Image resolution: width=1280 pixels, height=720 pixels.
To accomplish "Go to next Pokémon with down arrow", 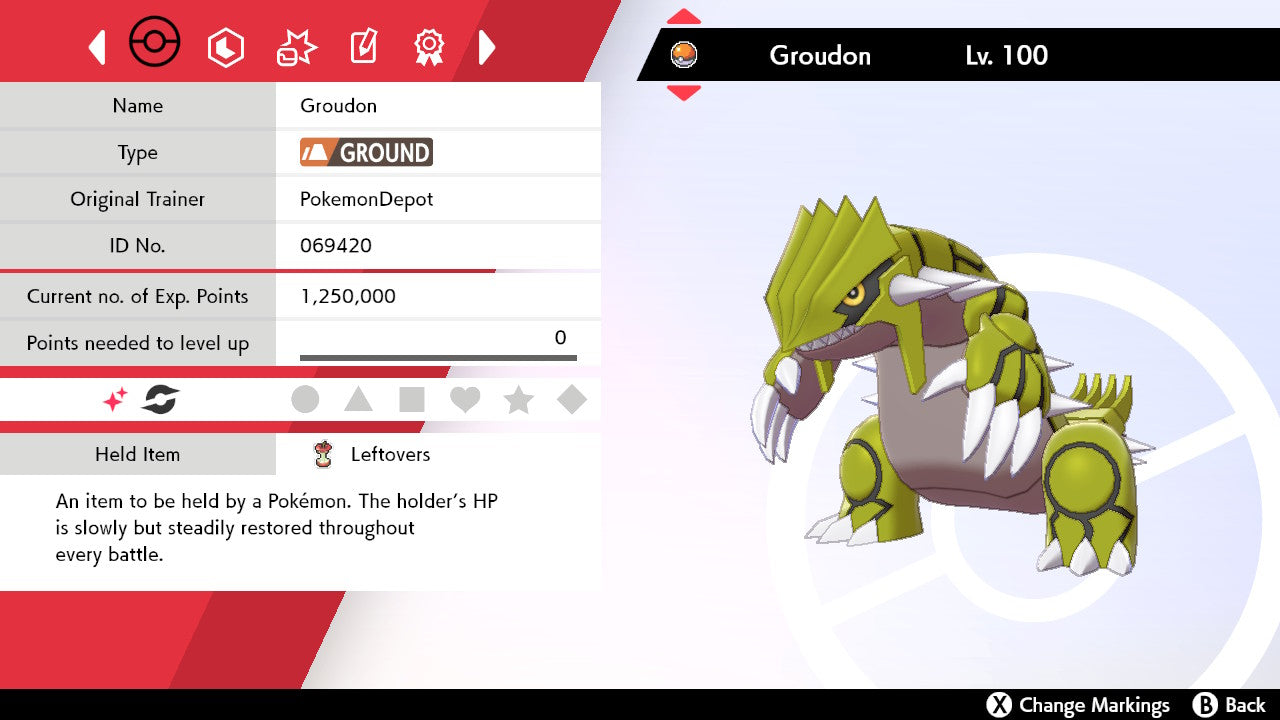I will coord(684,92).
